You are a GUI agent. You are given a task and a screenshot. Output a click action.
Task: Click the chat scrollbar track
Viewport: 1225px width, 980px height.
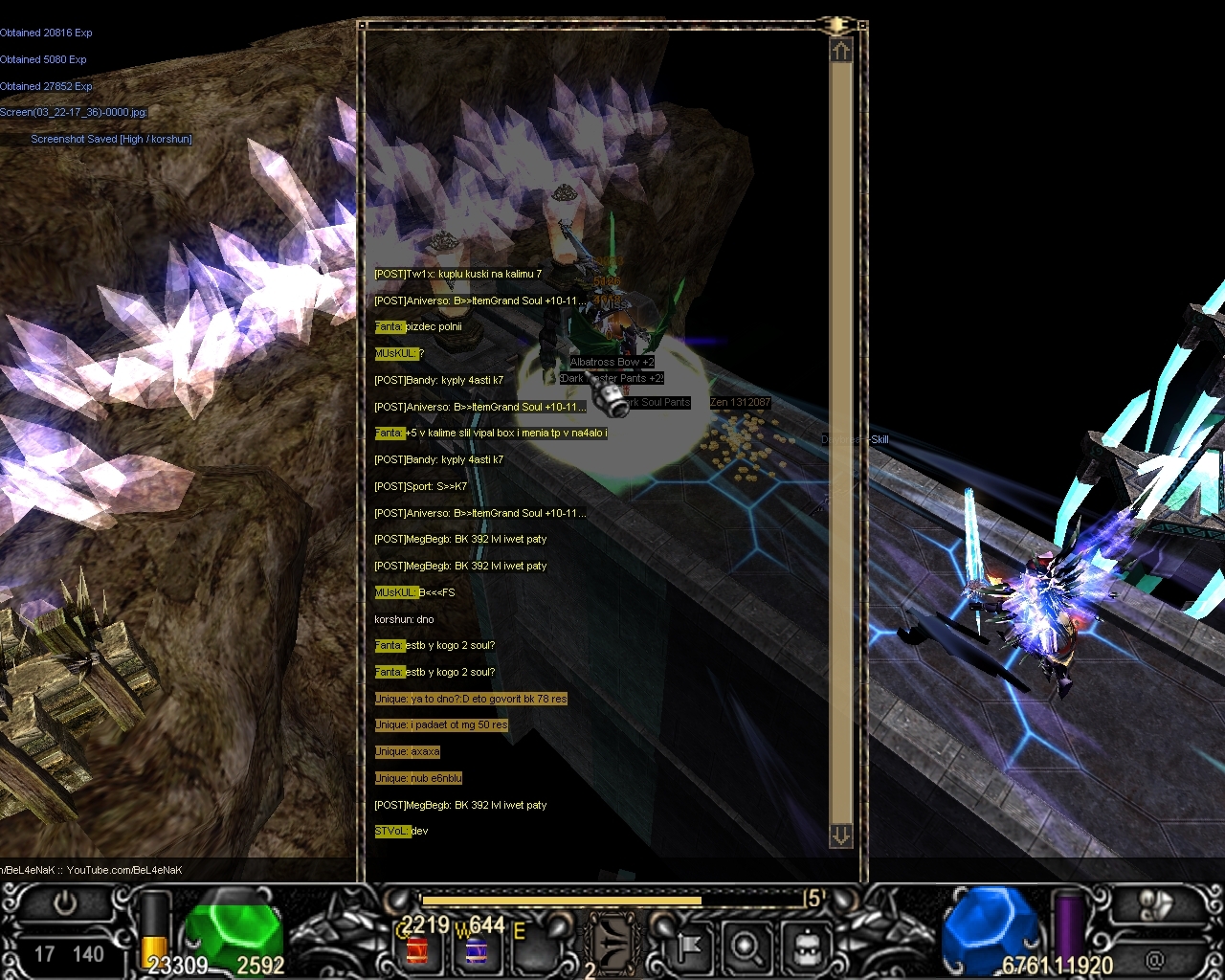(840, 440)
